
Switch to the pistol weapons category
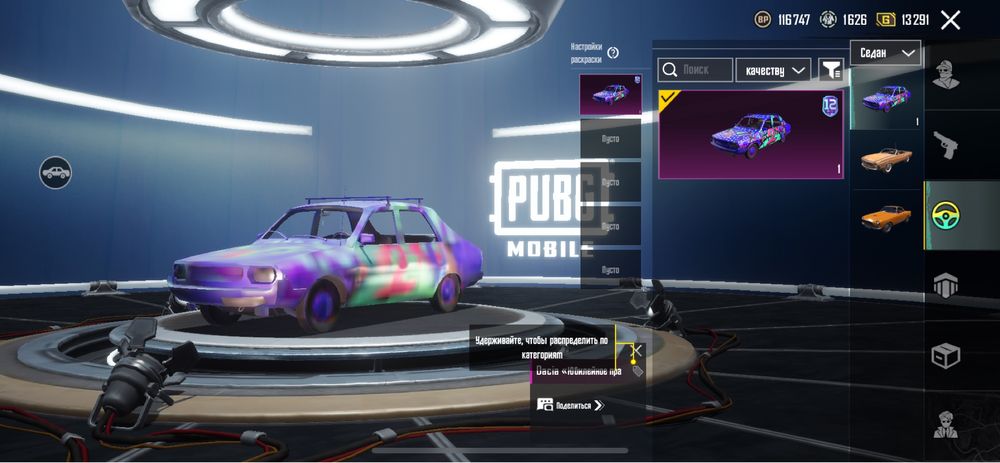click(946, 145)
